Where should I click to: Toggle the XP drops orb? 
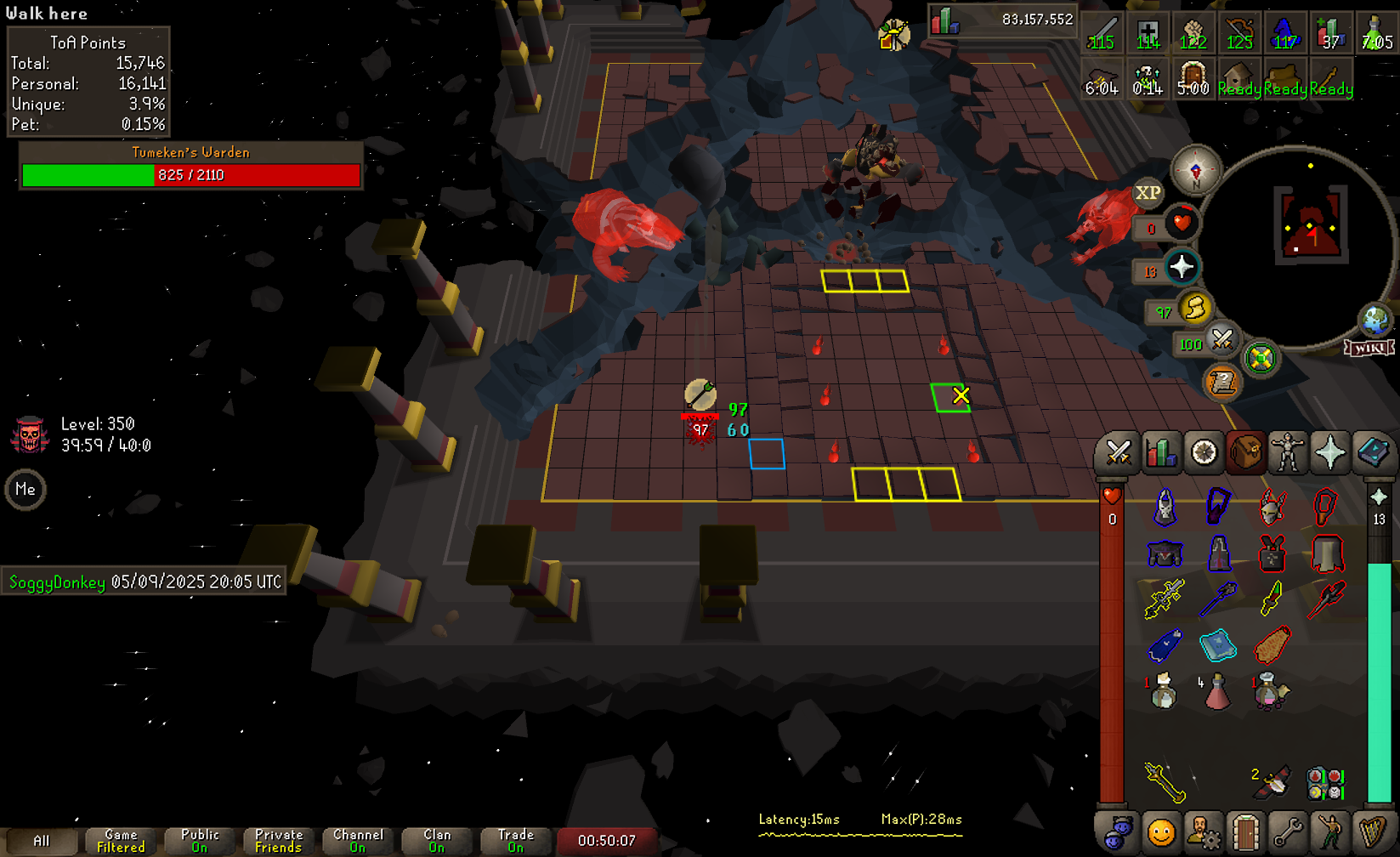1148,193
